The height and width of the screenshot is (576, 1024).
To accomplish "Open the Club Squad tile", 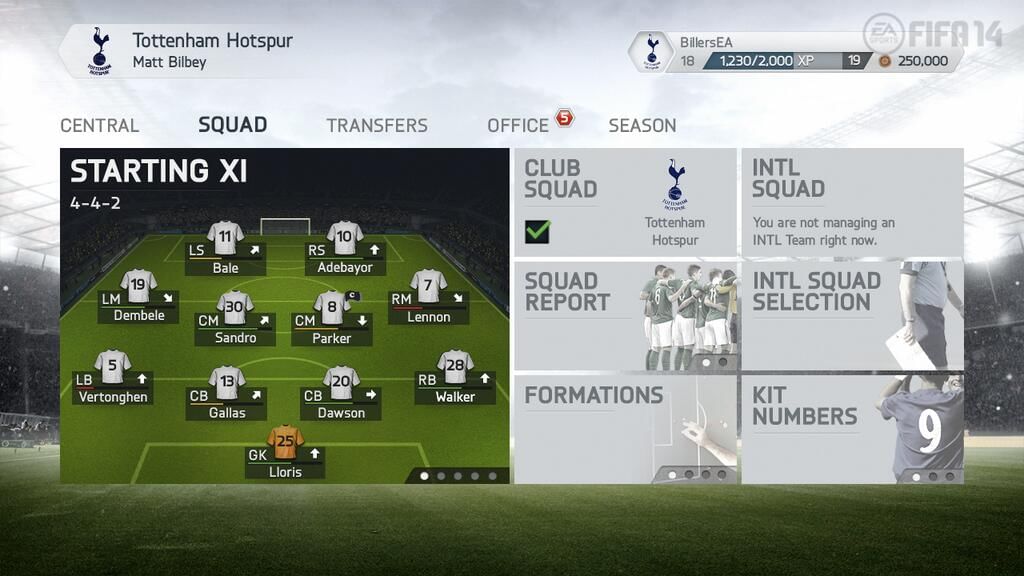I will (x=625, y=203).
